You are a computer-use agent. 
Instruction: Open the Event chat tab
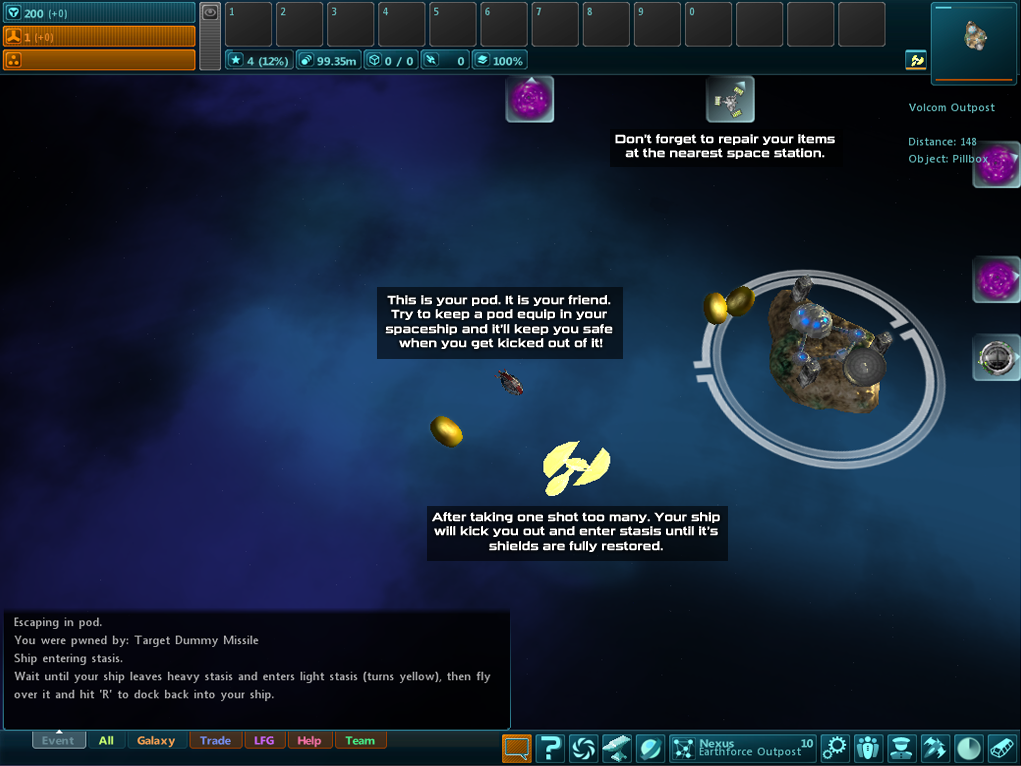click(58, 741)
